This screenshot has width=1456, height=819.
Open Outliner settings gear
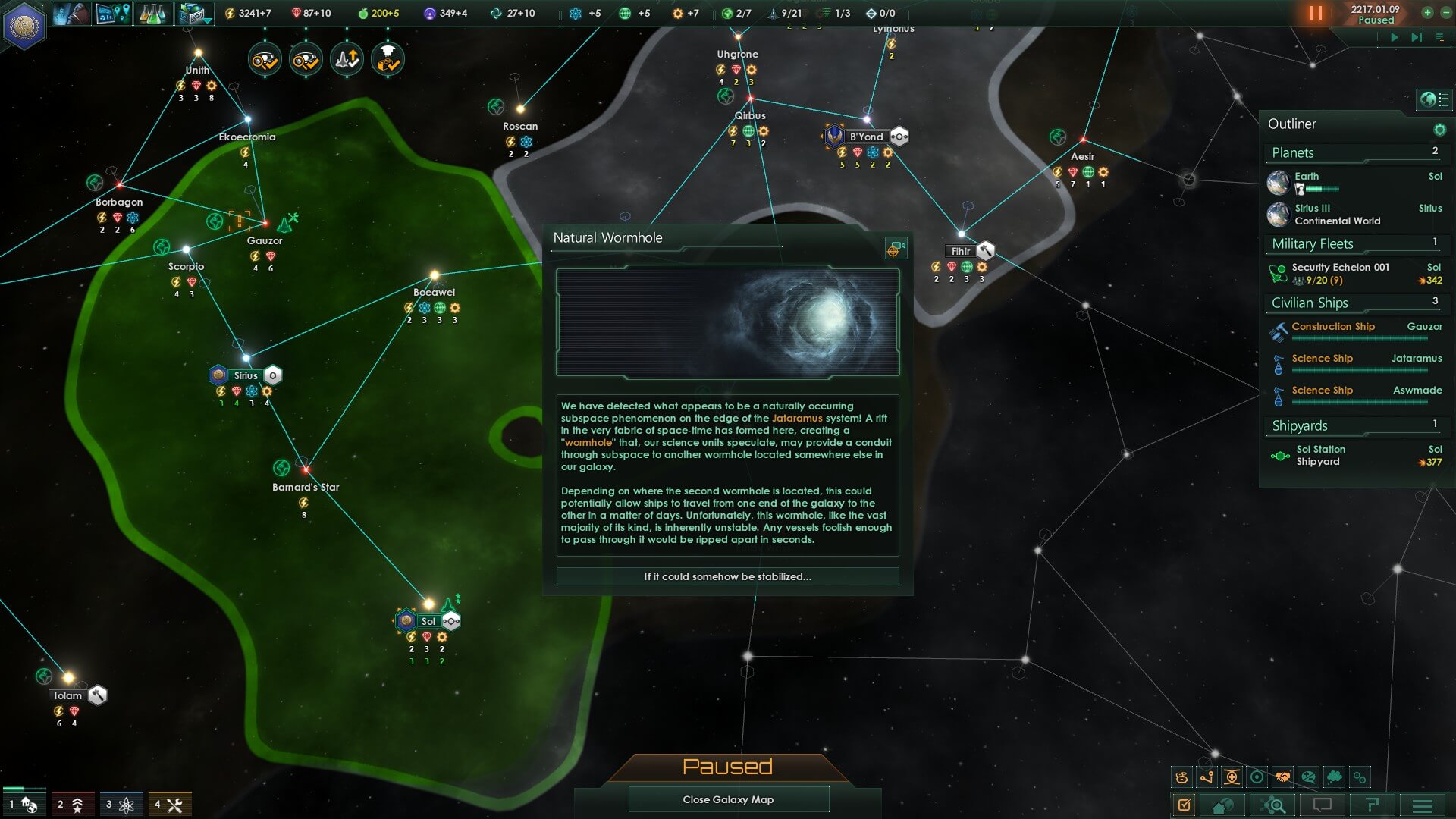click(1439, 130)
